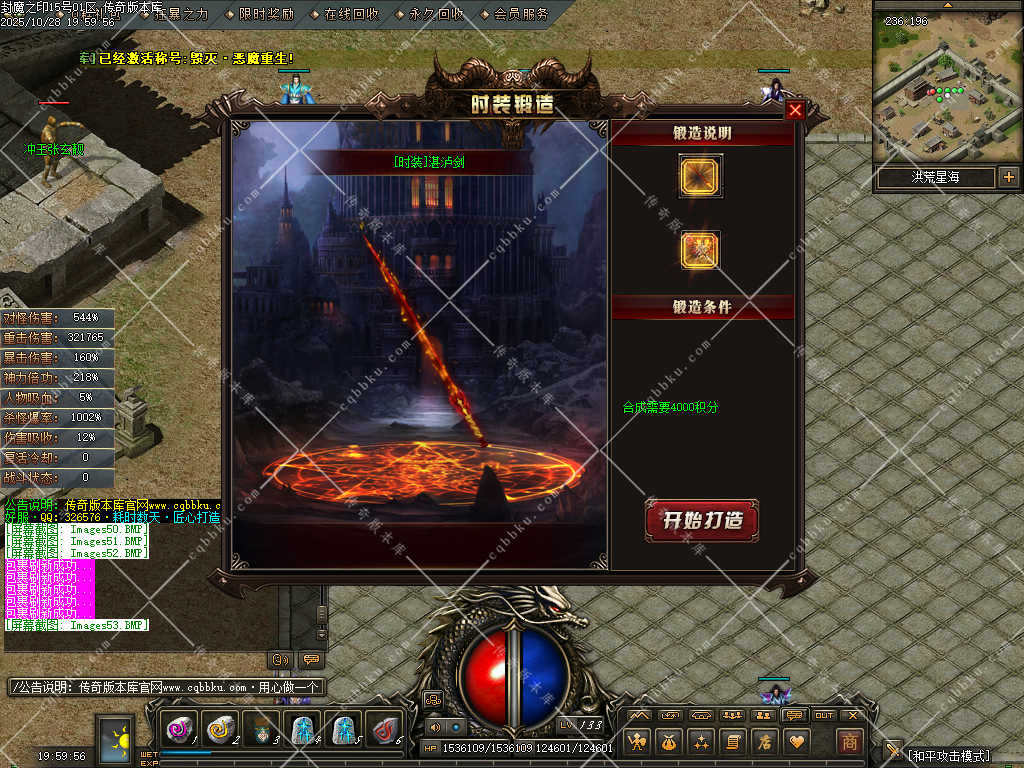Close the 时装锻造 window
This screenshot has width=1024, height=768.
[795, 111]
